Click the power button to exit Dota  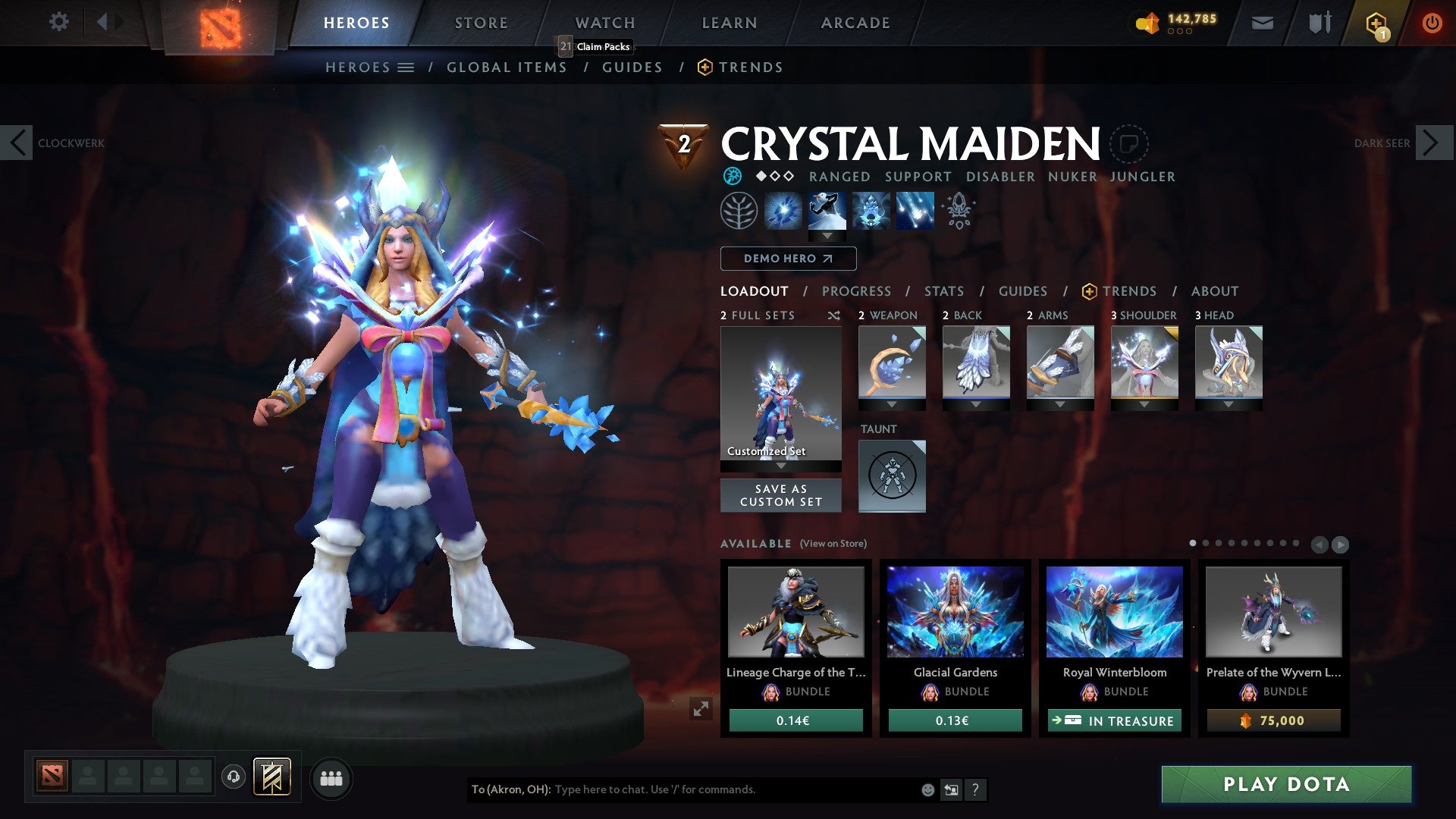1432,22
